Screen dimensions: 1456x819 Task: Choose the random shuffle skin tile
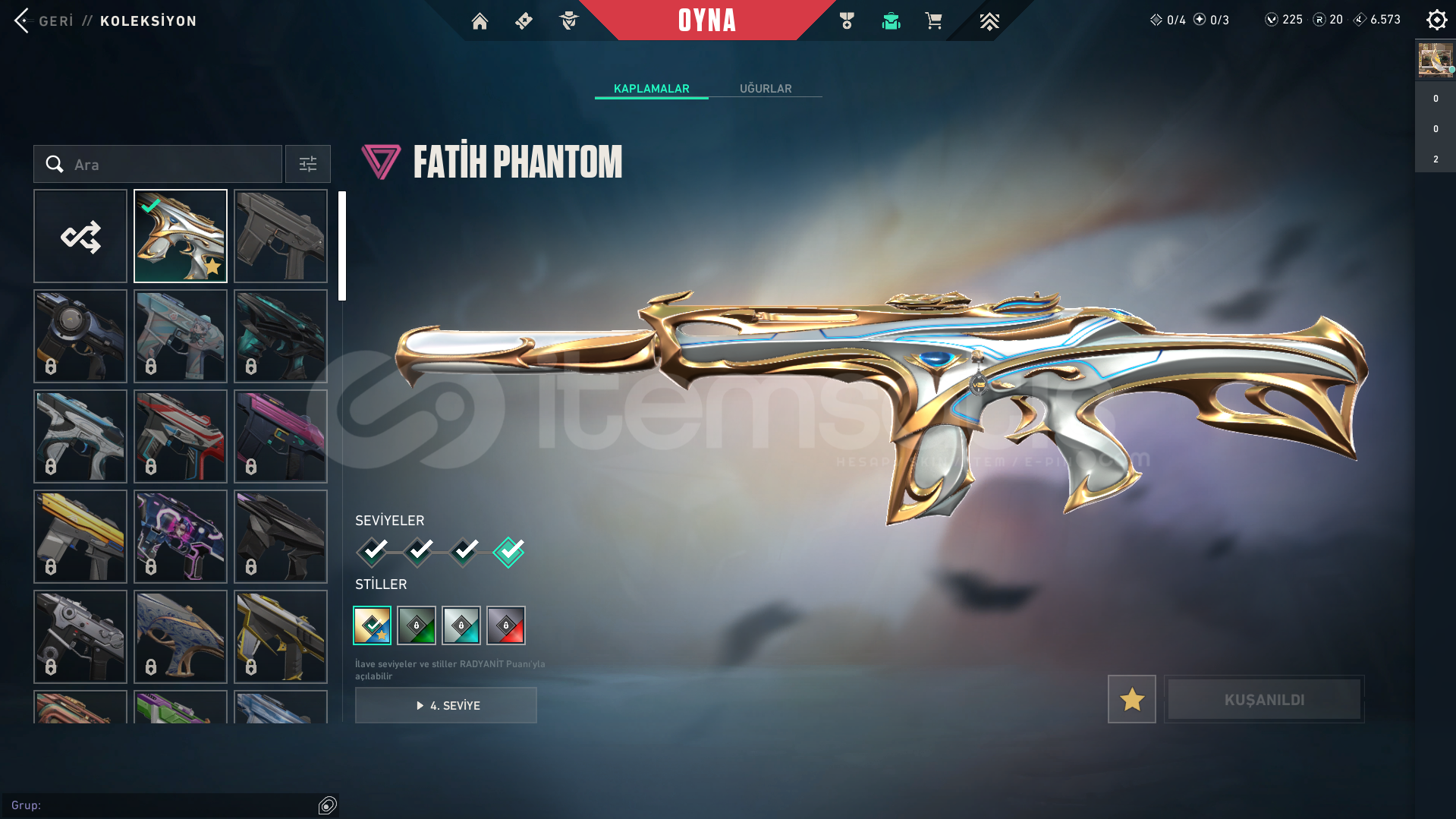click(x=80, y=236)
